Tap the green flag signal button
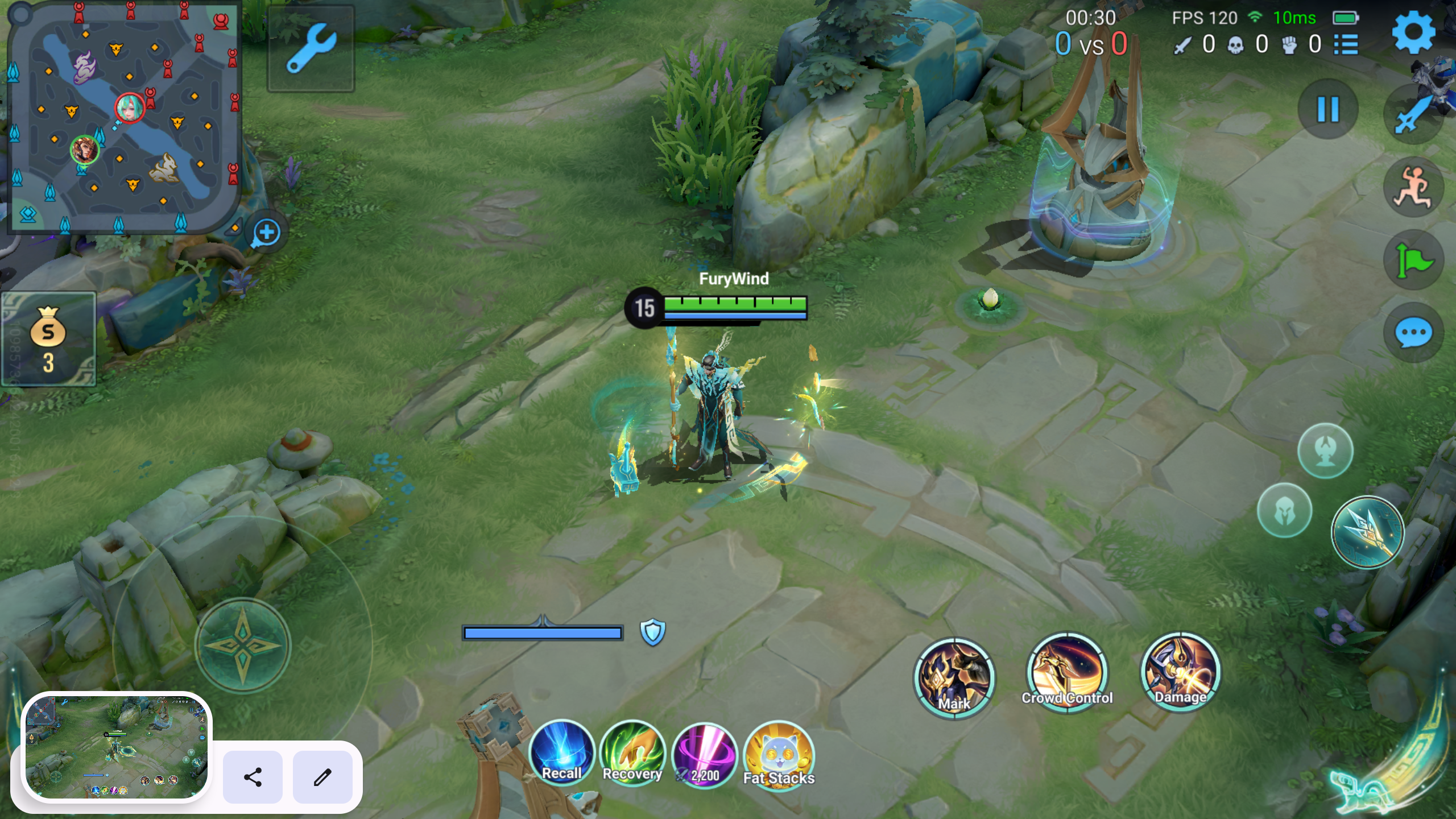Screen dimensions: 1456x819 tap(1413, 260)
